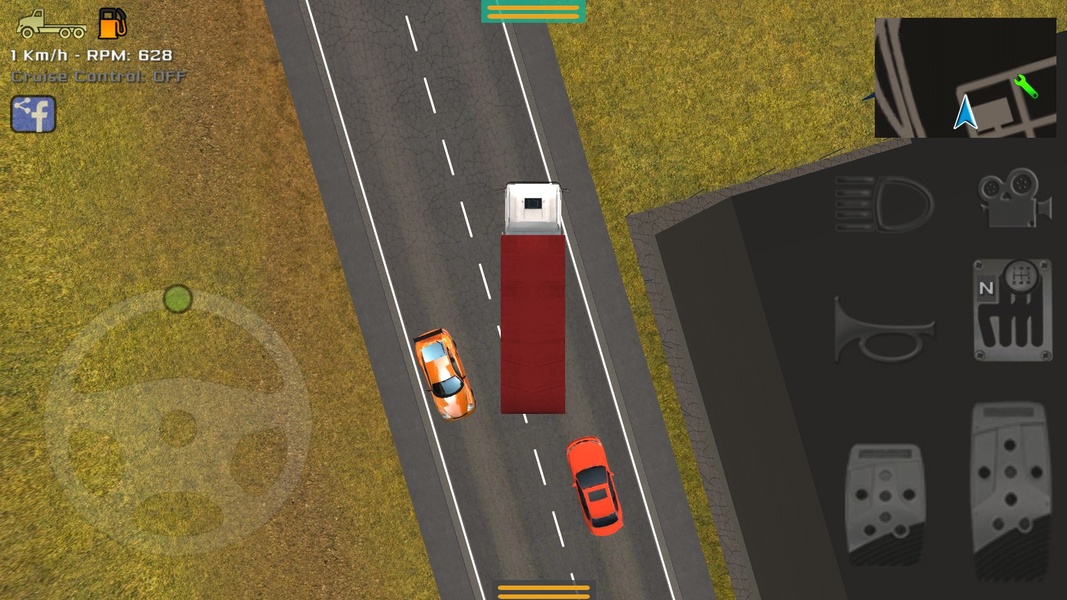Click the Facebook share button
Screen dimensions: 1067x600
[x=33, y=114]
